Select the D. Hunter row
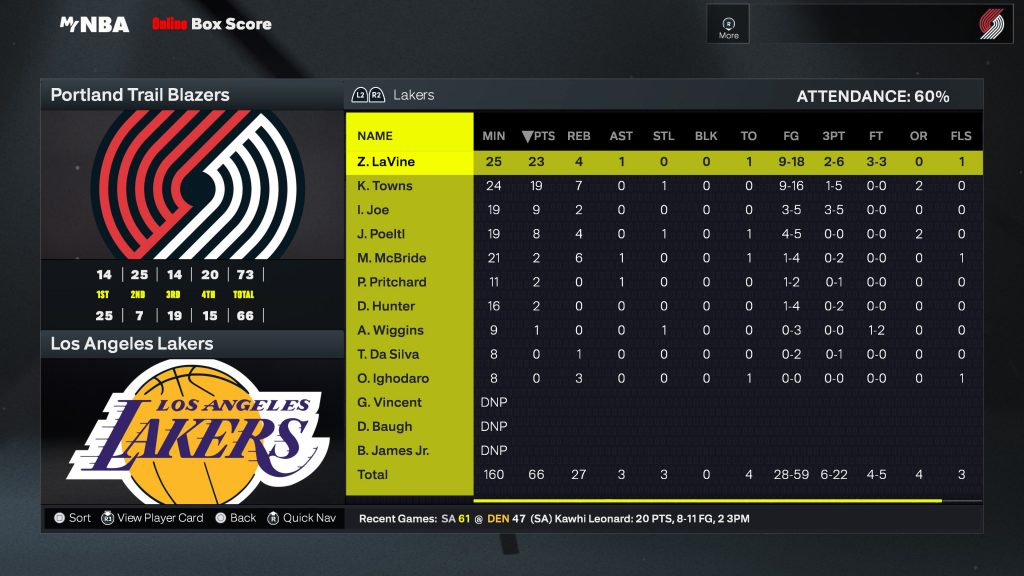Image resolution: width=1024 pixels, height=576 pixels. 384,306
